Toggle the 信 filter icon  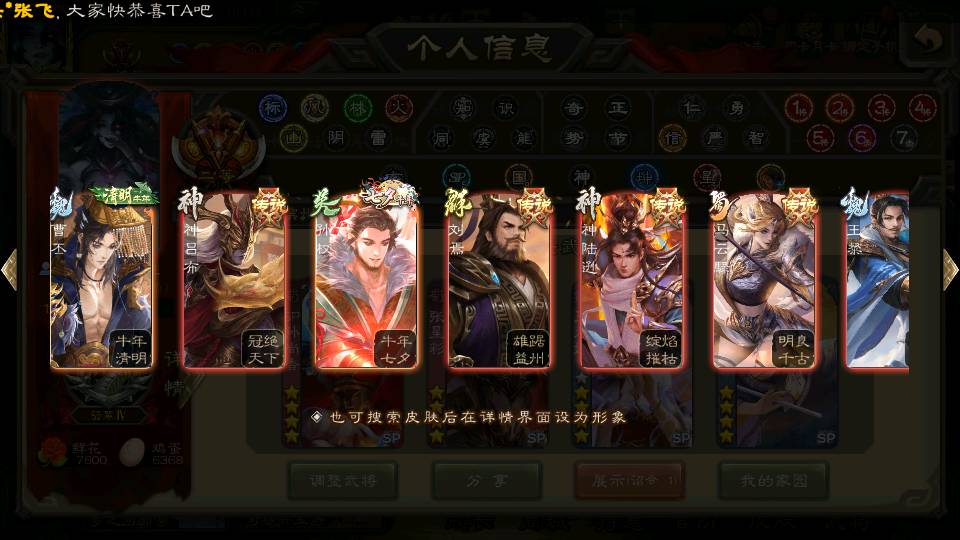[x=672, y=136]
